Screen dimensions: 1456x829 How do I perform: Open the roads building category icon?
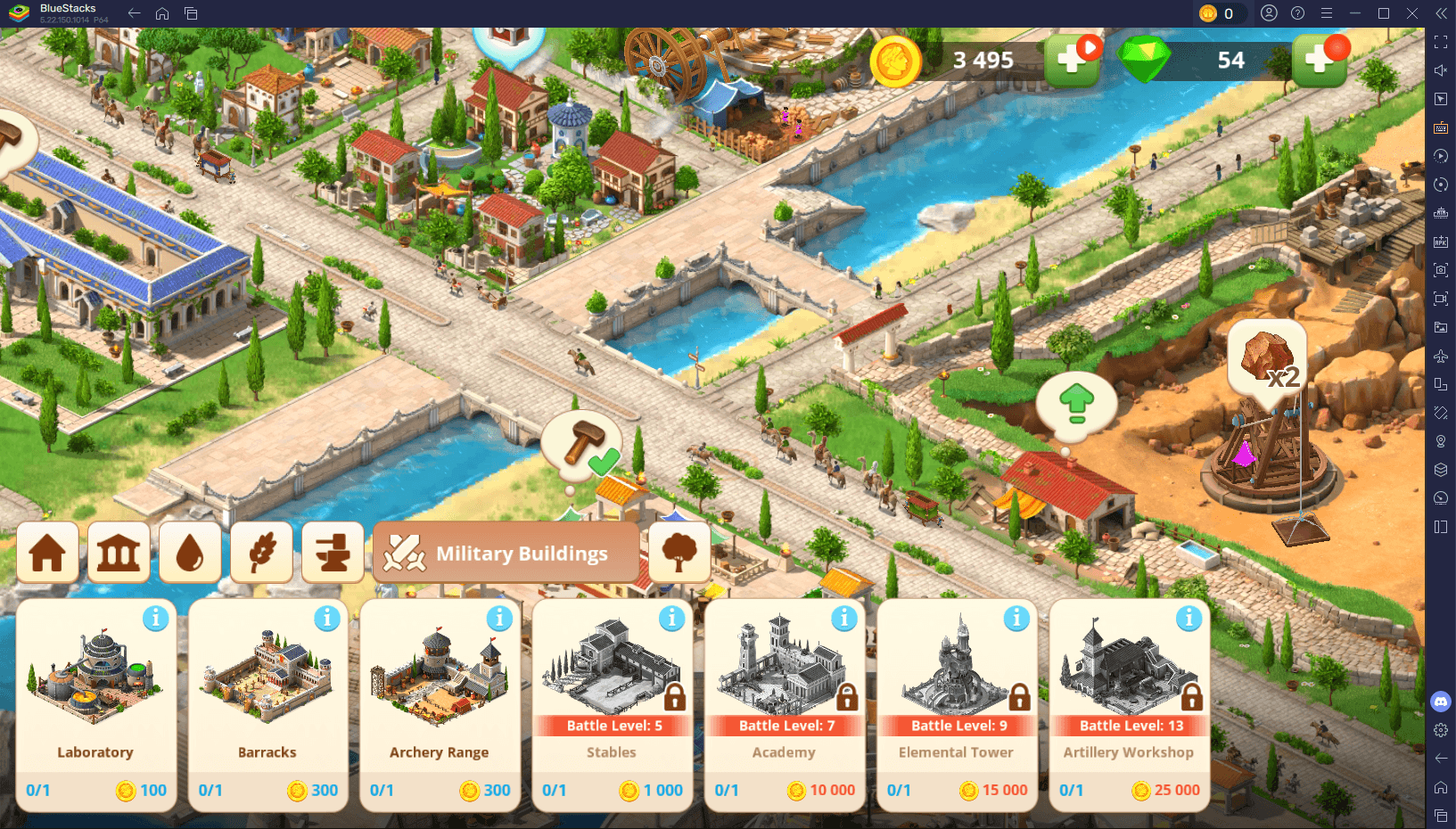click(x=333, y=553)
